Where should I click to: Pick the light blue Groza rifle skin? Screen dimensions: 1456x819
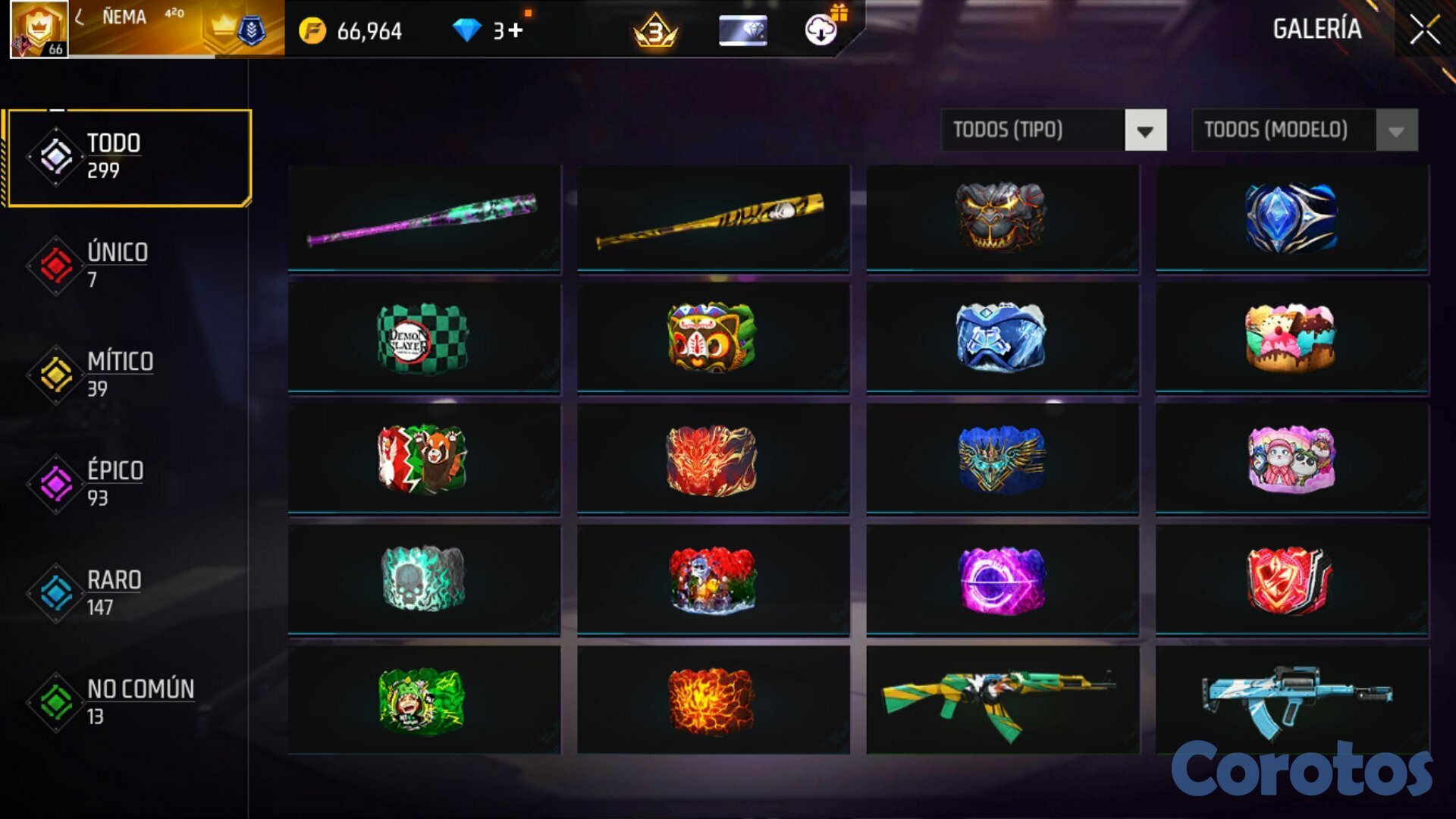pos(1291,701)
